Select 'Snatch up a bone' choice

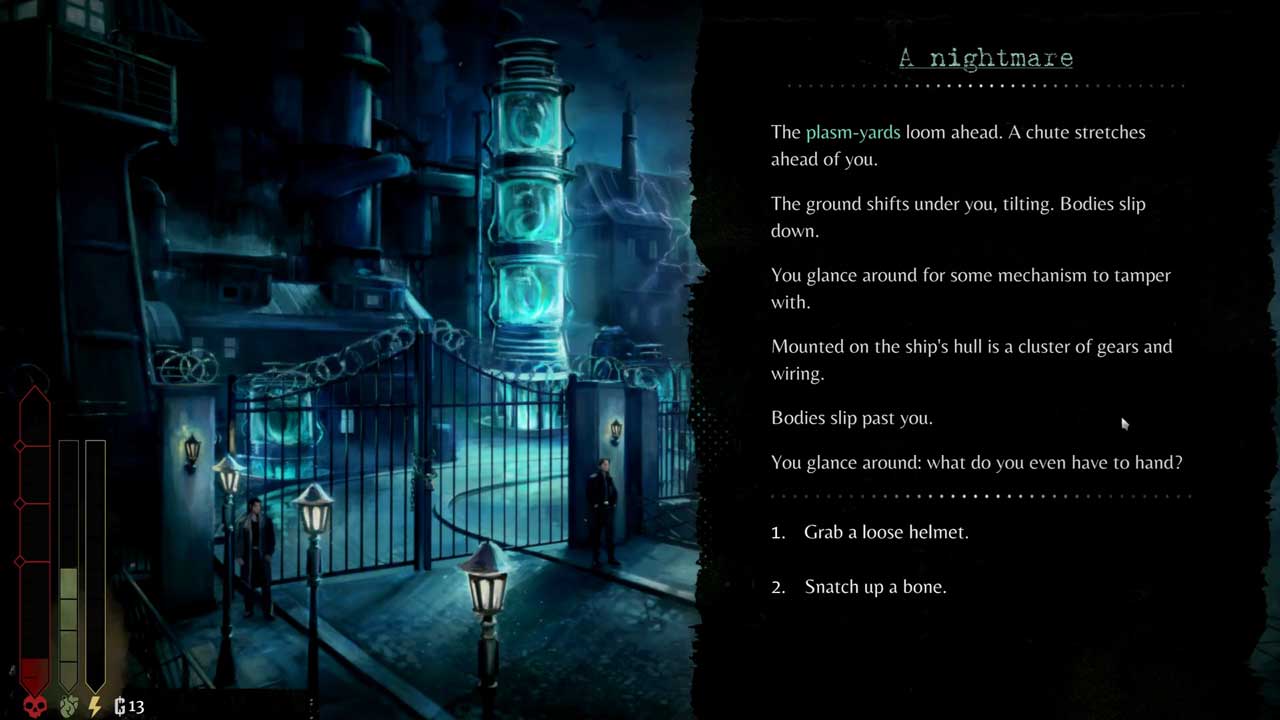875,587
